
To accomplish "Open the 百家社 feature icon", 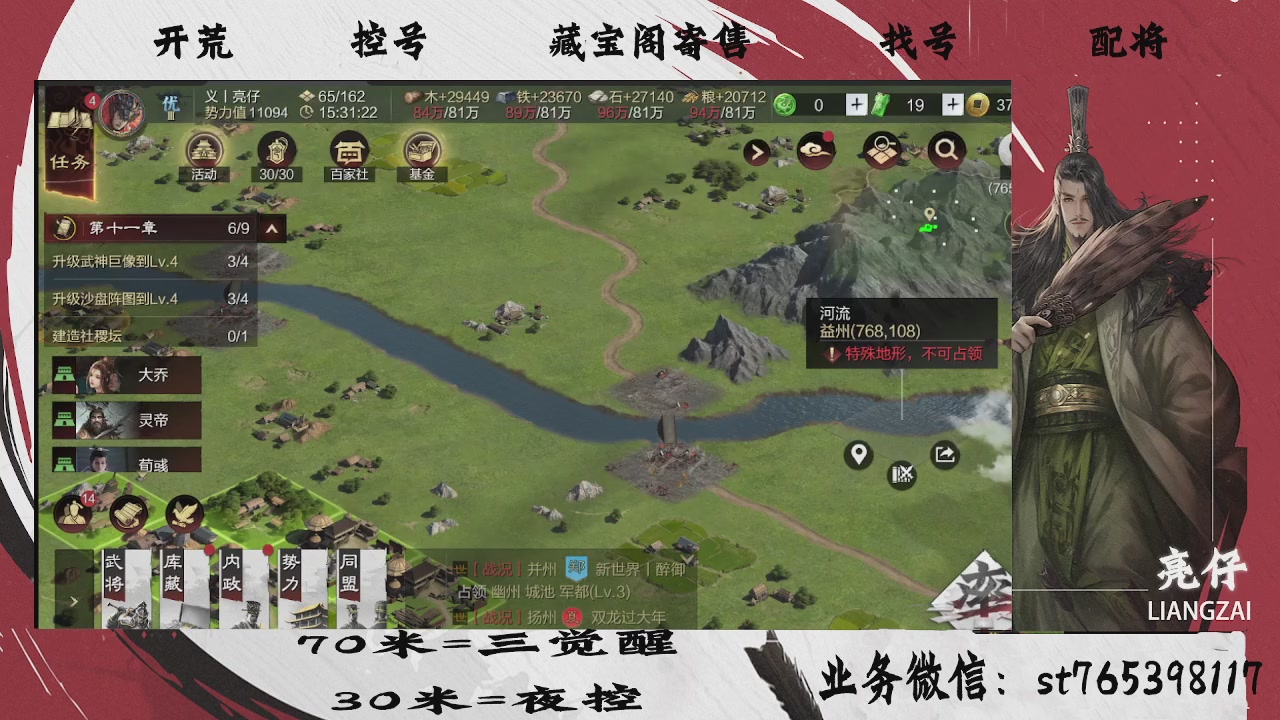I will (x=348, y=152).
